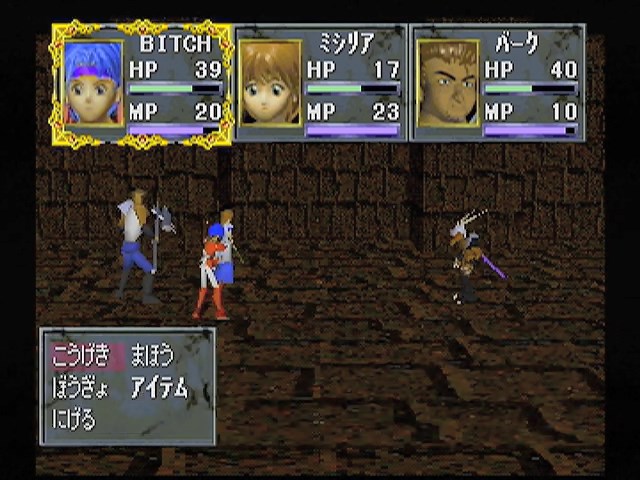Select にげる to flee the battle
Image resolution: width=640 pixels, height=480 pixels.
(x=74, y=419)
